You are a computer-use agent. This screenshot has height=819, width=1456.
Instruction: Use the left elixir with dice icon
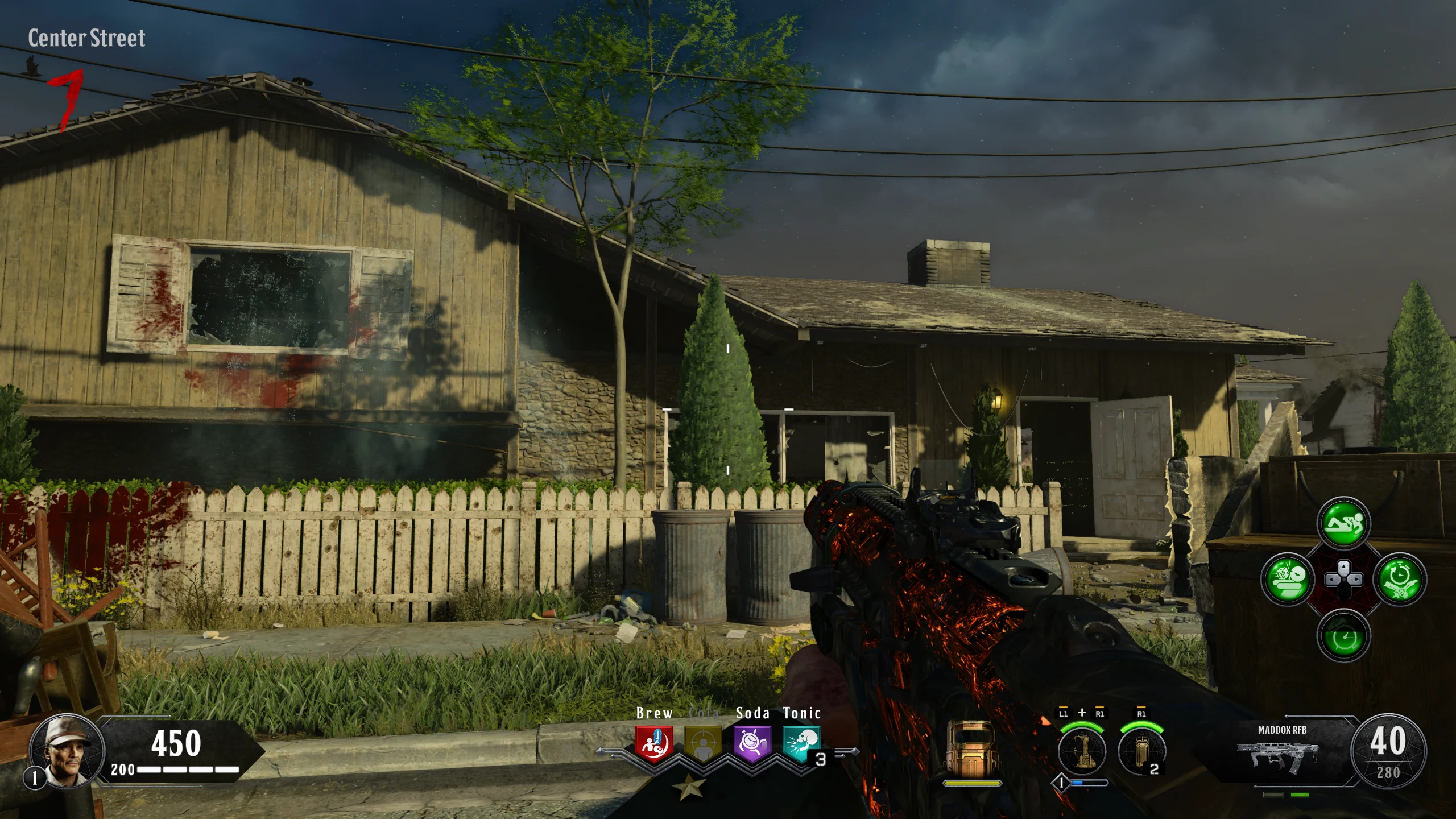pos(1287,580)
